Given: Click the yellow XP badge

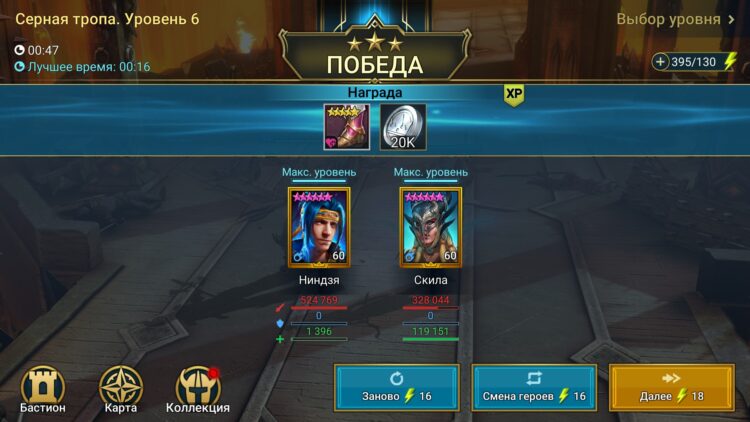Looking at the screenshot, I should [x=514, y=94].
